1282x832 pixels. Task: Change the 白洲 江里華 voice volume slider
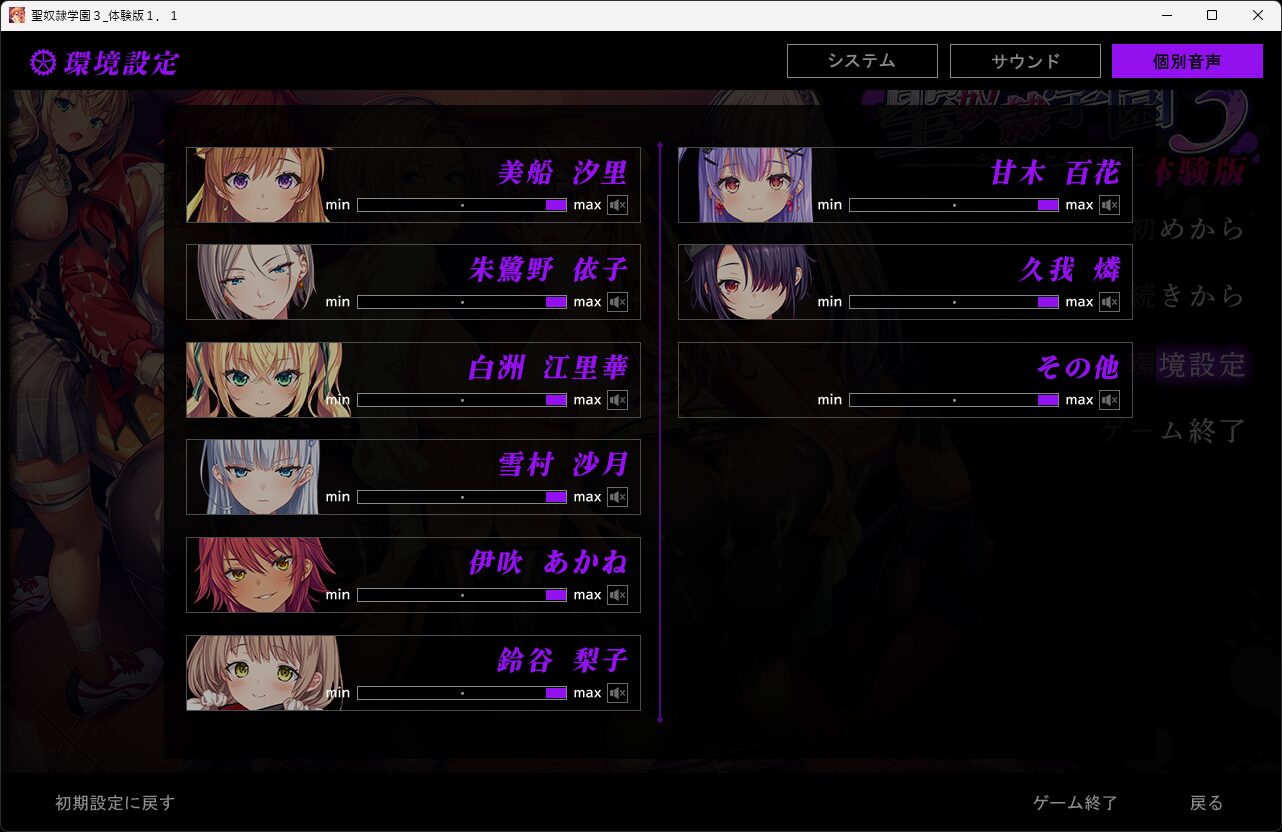tap(462, 400)
